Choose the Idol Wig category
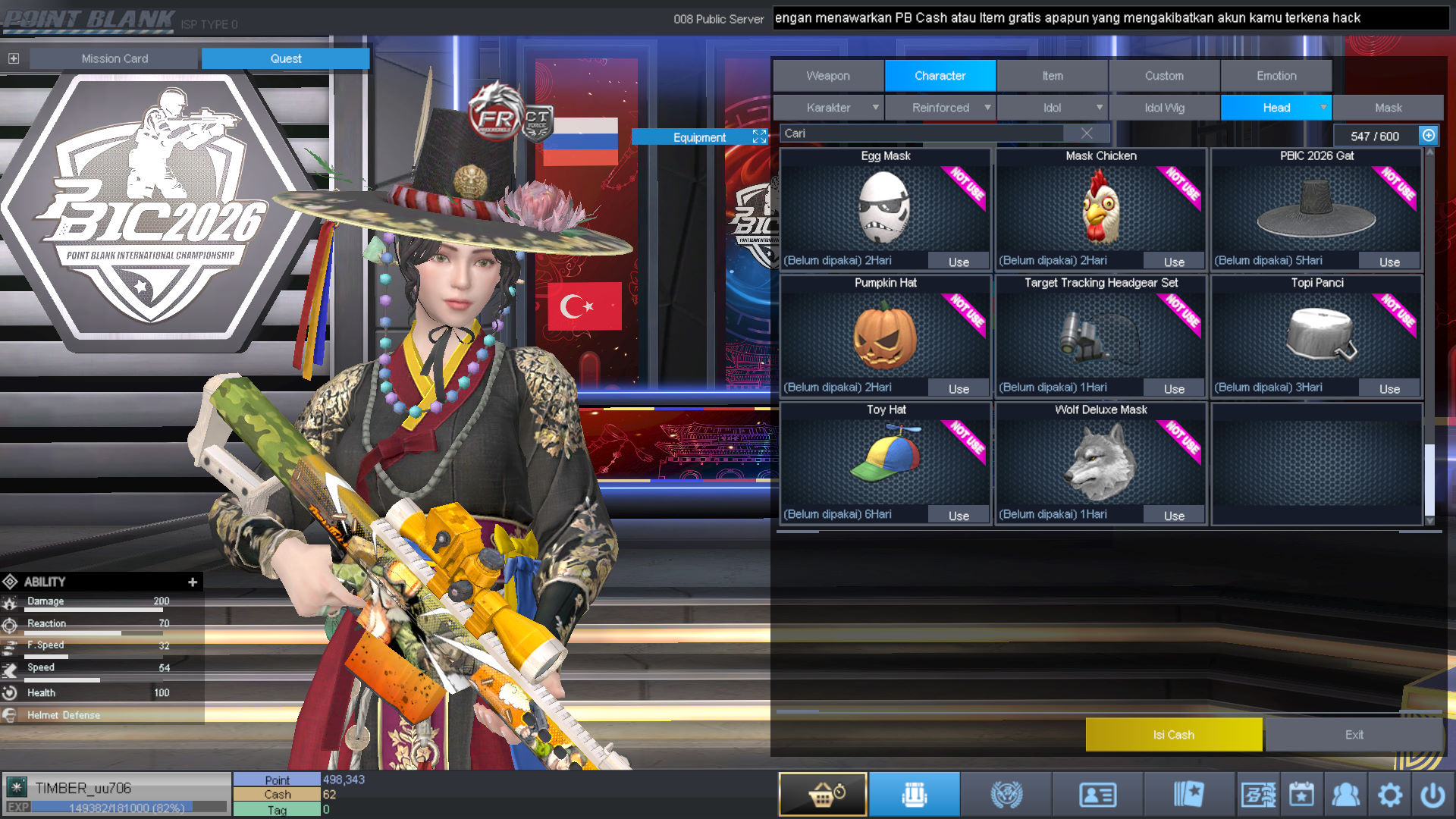The width and height of the screenshot is (1456, 819). coord(1164,108)
